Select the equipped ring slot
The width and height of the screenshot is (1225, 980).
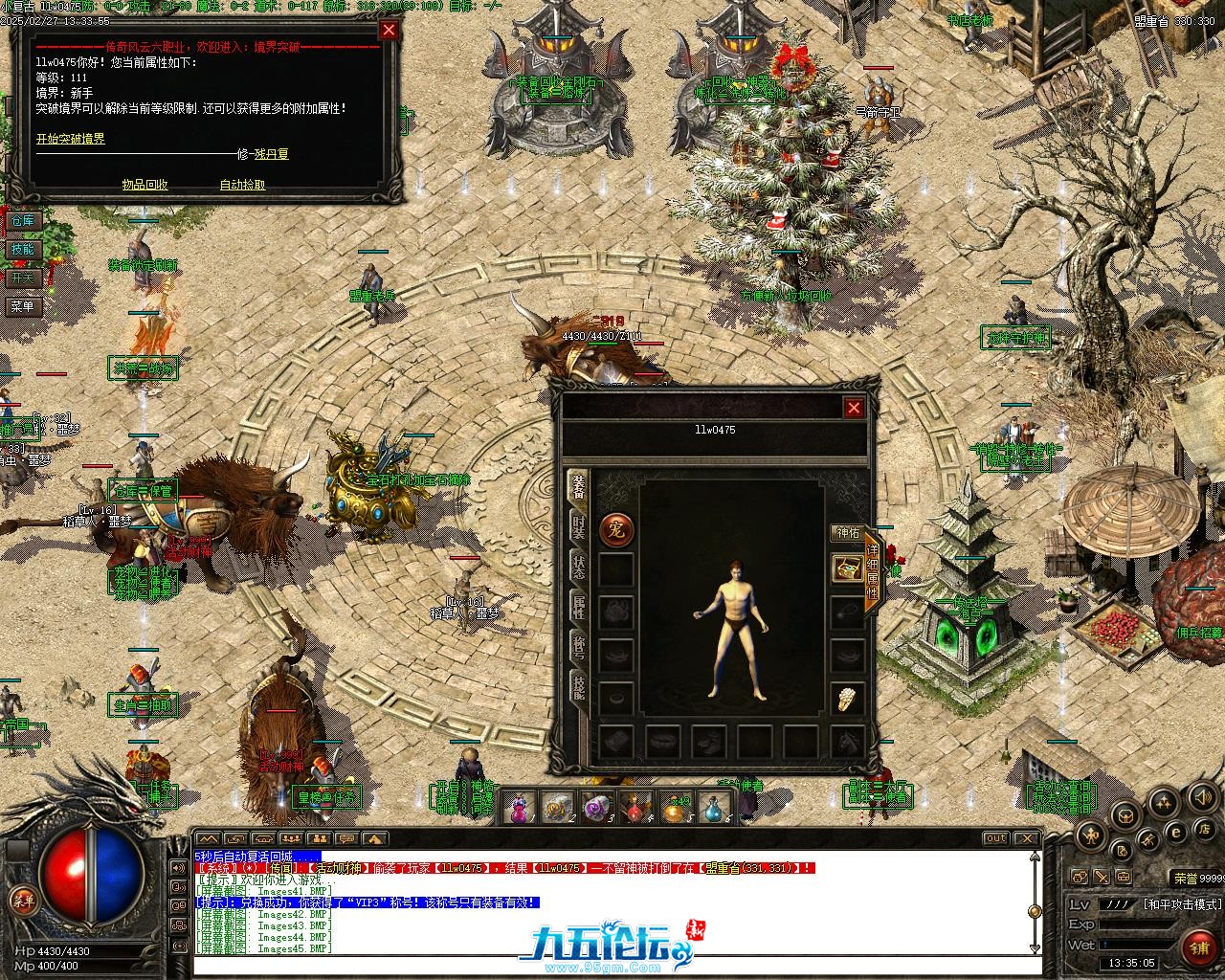(x=847, y=700)
